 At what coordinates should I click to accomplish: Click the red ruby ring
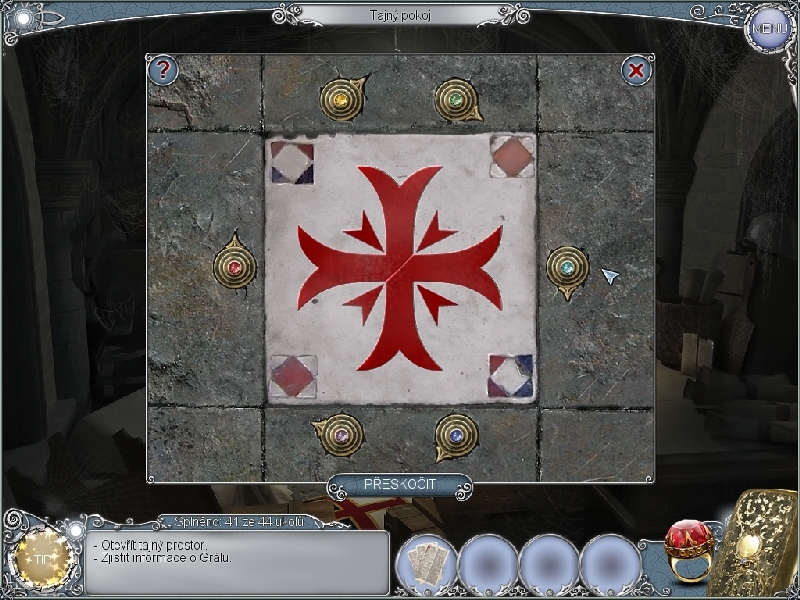click(688, 554)
